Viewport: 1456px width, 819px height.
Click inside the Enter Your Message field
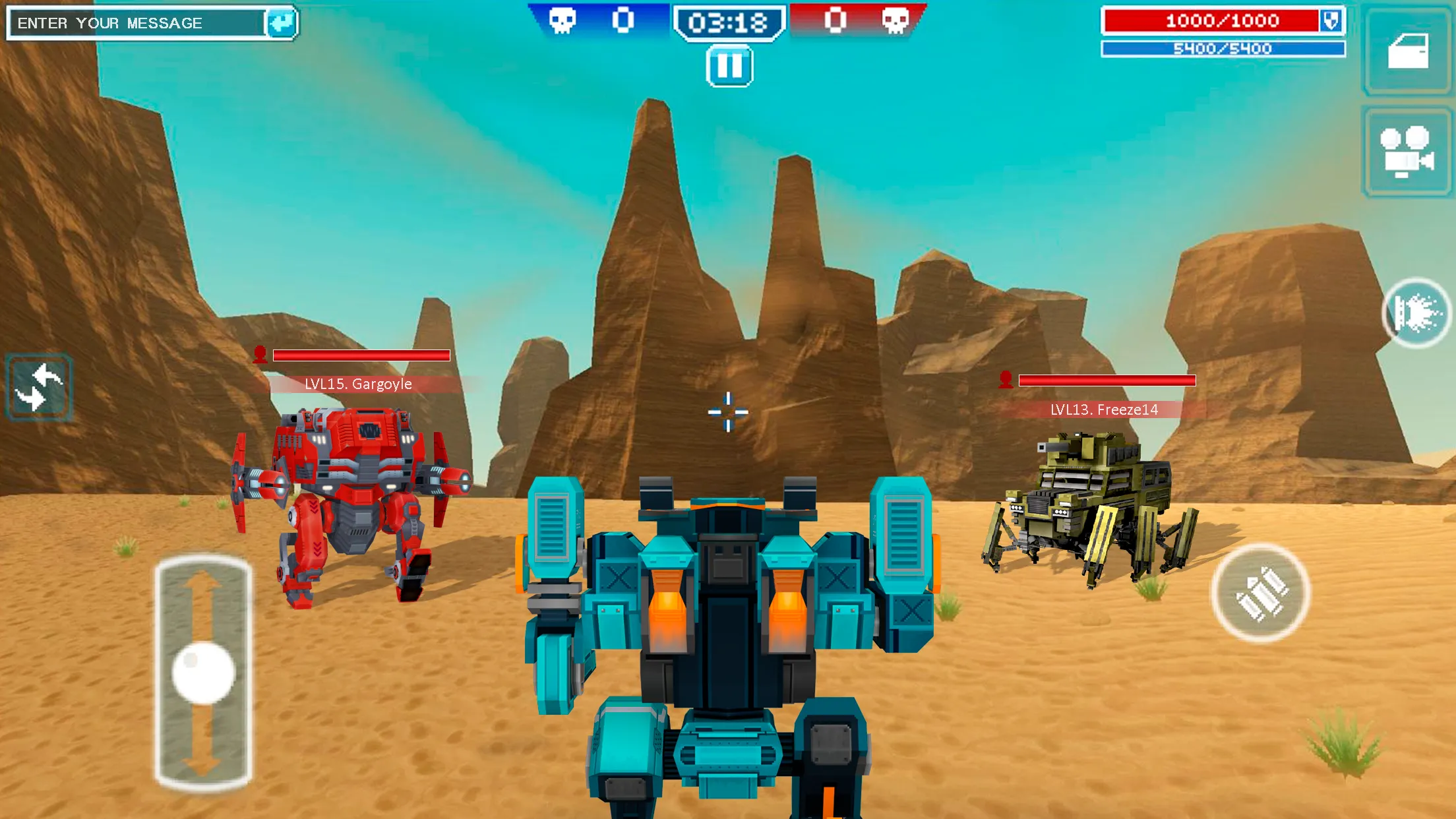click(x=132, y=22)
